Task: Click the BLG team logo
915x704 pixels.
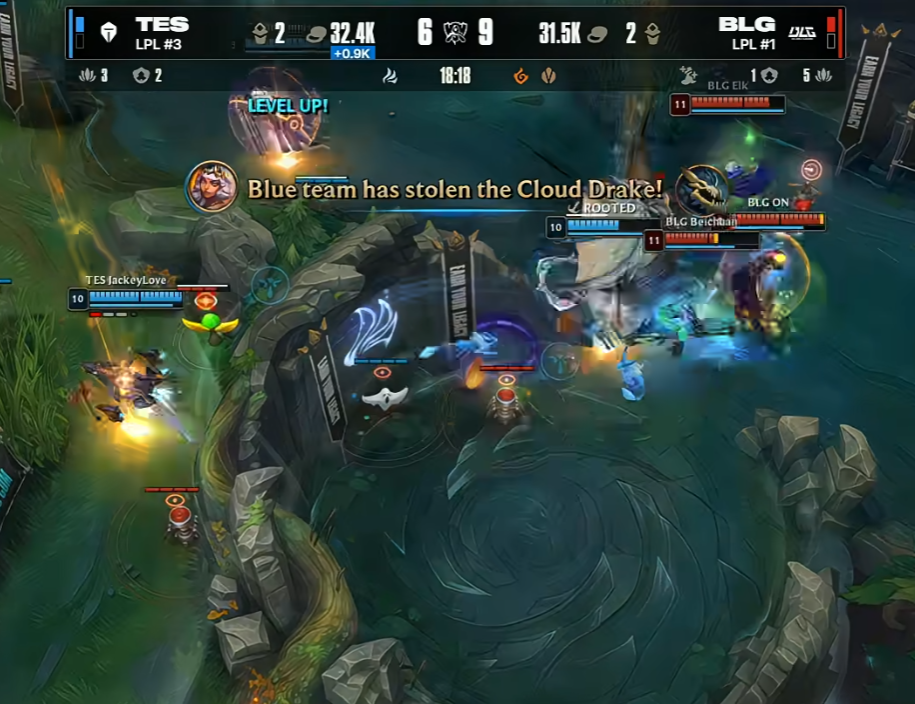Action: (x=803, y=33)
